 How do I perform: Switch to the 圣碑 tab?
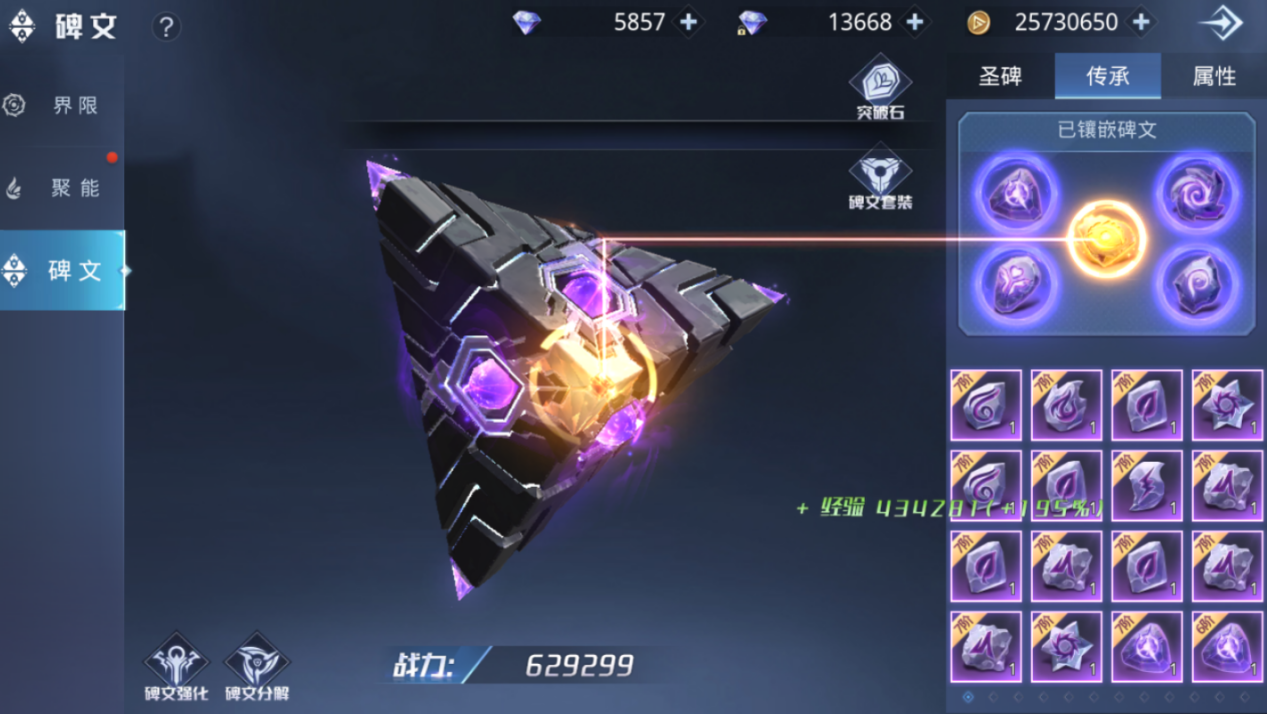[x=1000, y=76]
